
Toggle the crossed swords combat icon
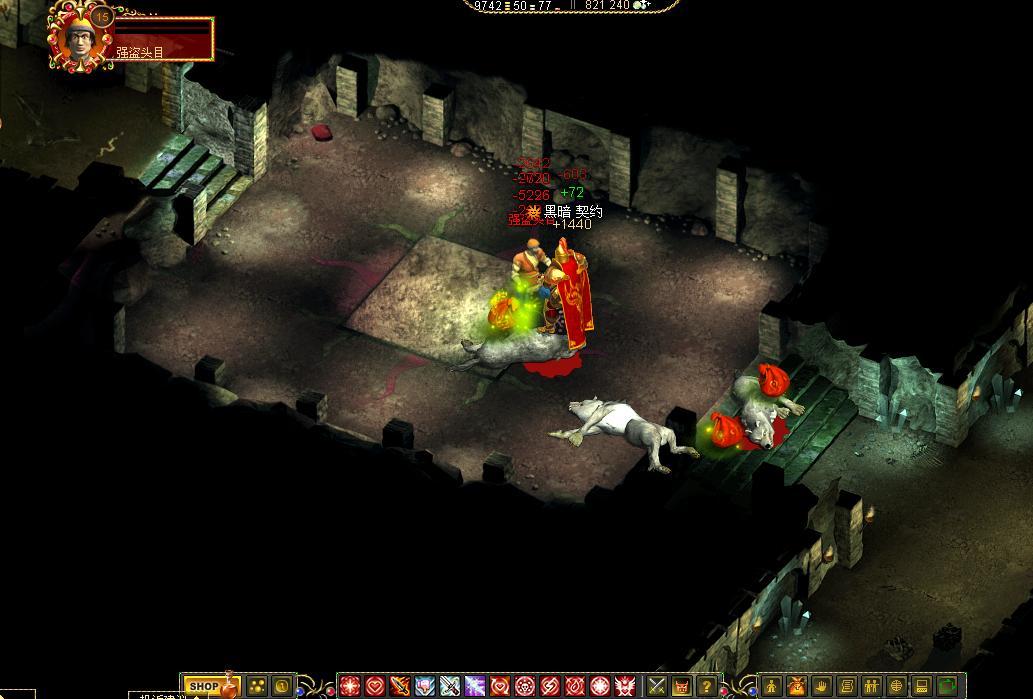657,686
